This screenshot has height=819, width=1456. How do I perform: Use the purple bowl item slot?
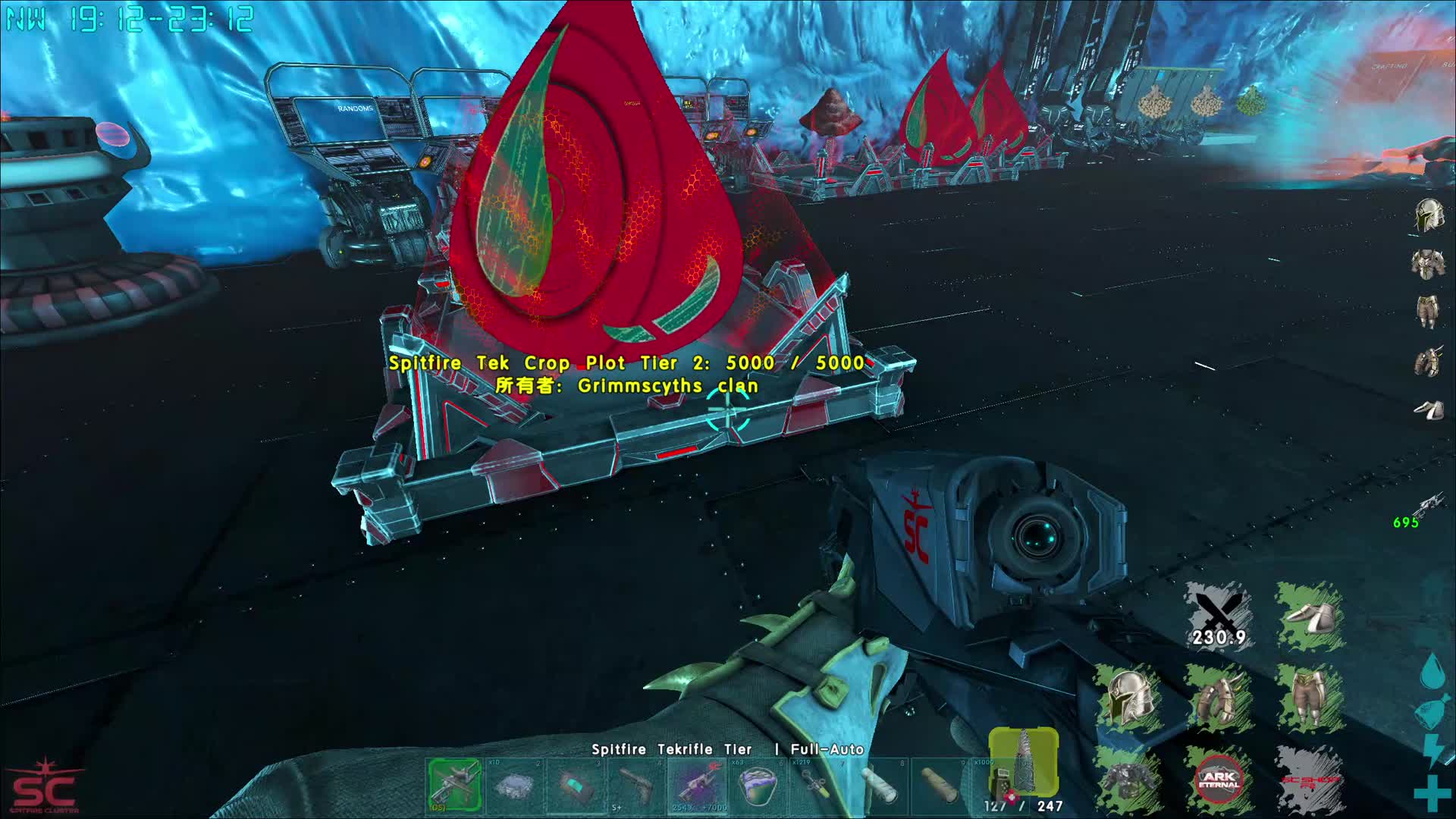coord(758,785)
